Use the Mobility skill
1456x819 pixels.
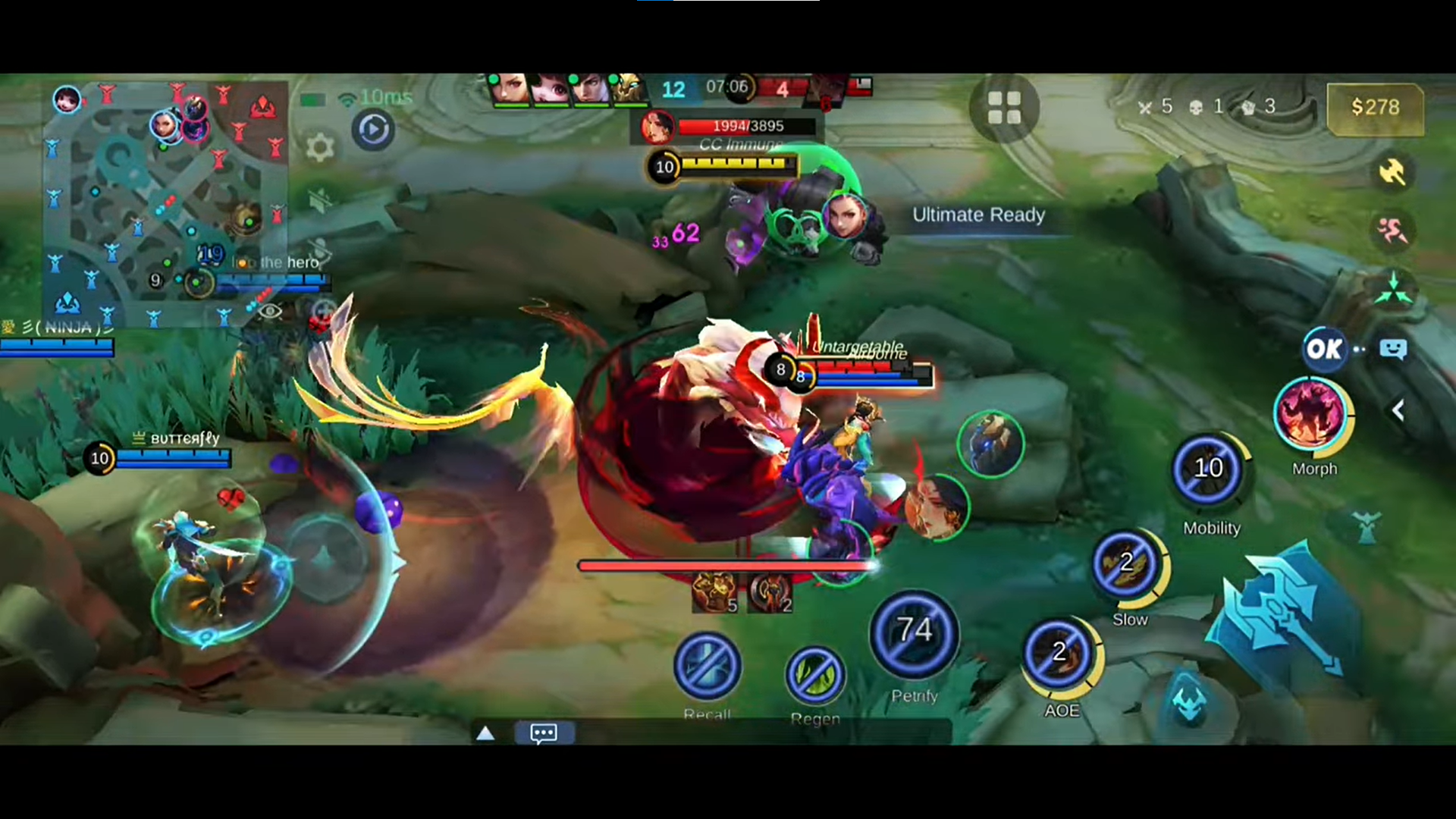[1209, 470]
